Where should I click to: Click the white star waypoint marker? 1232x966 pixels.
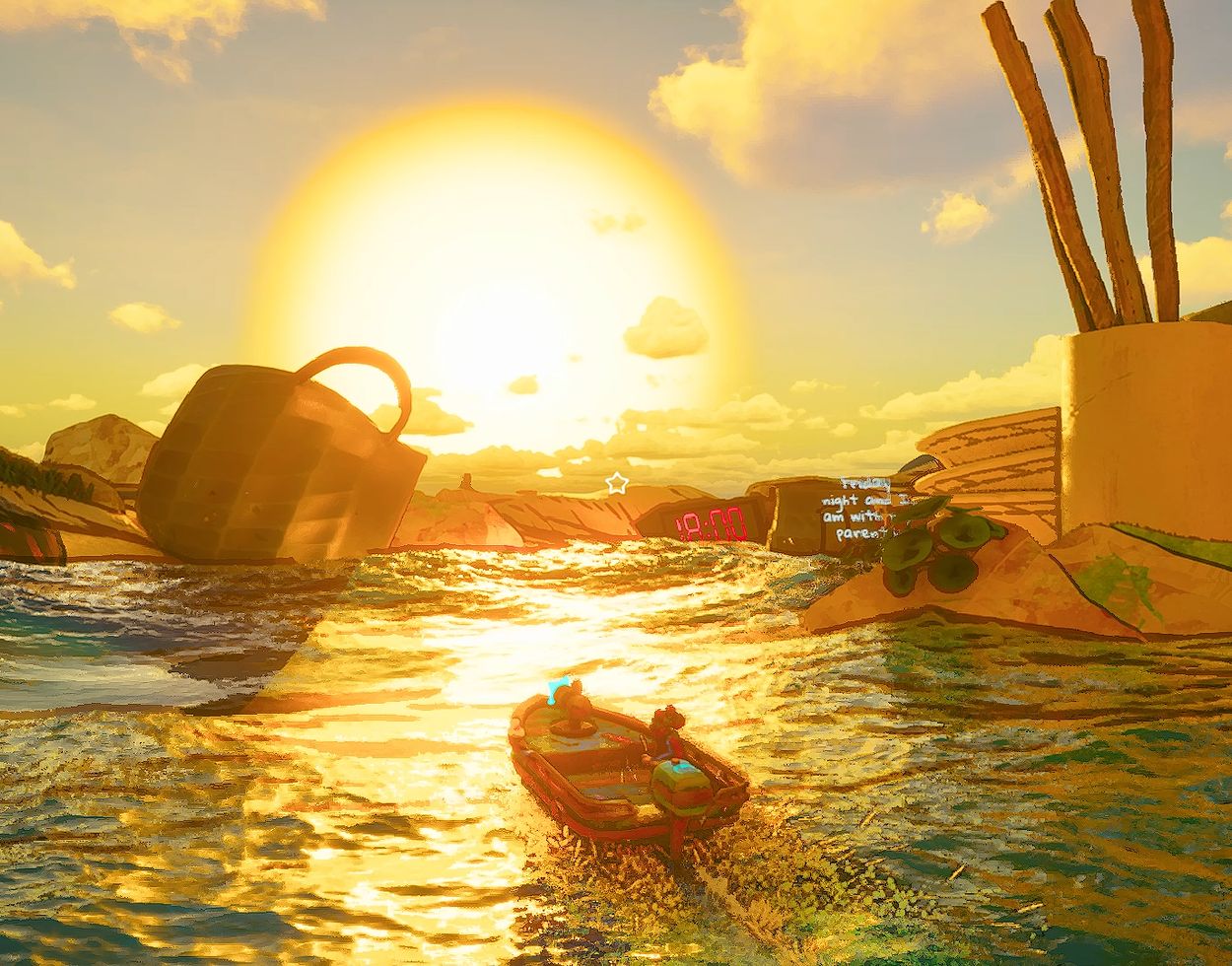(x=617, y=483)
